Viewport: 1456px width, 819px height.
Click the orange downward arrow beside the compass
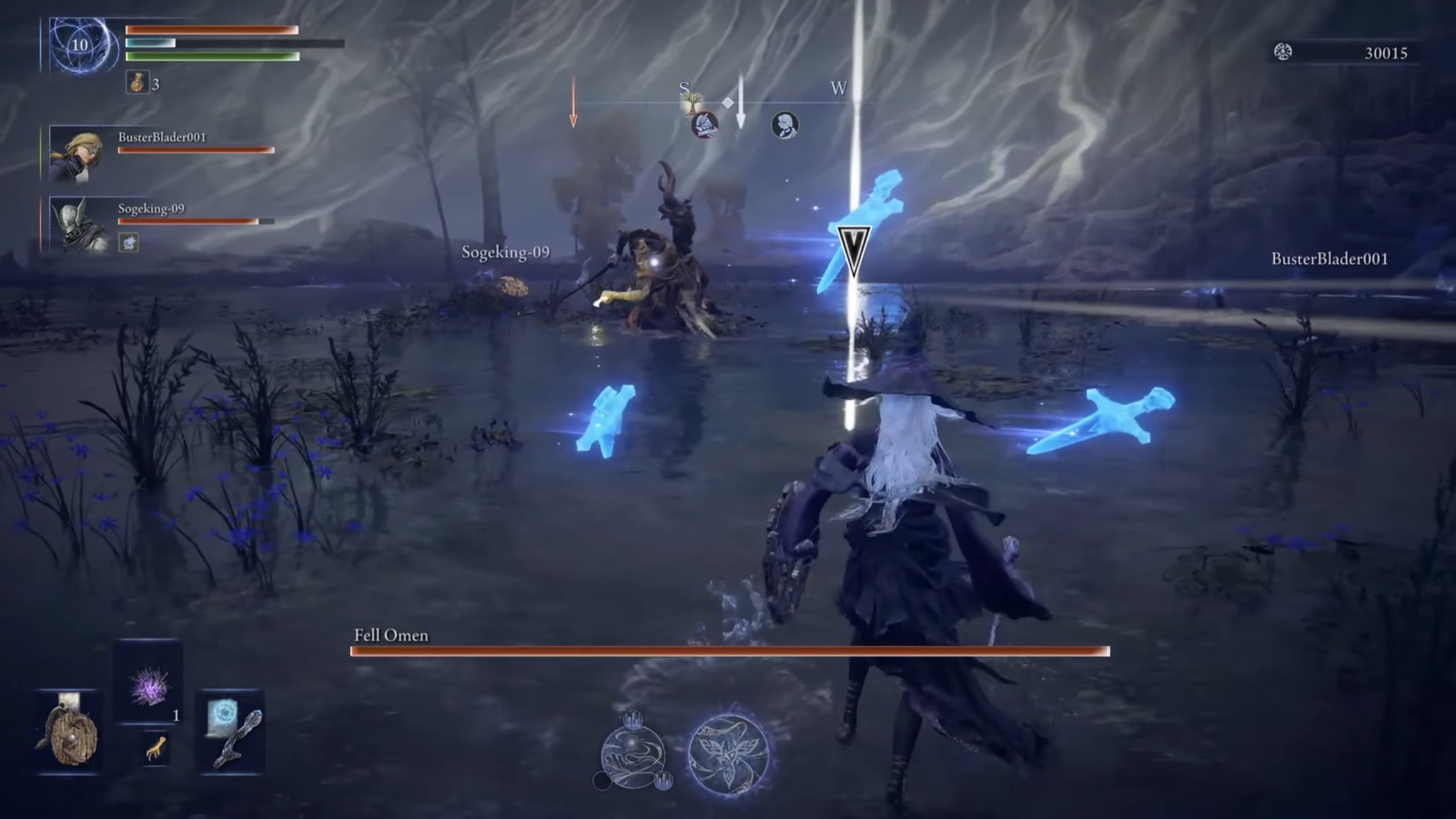(x=573, y=111)
